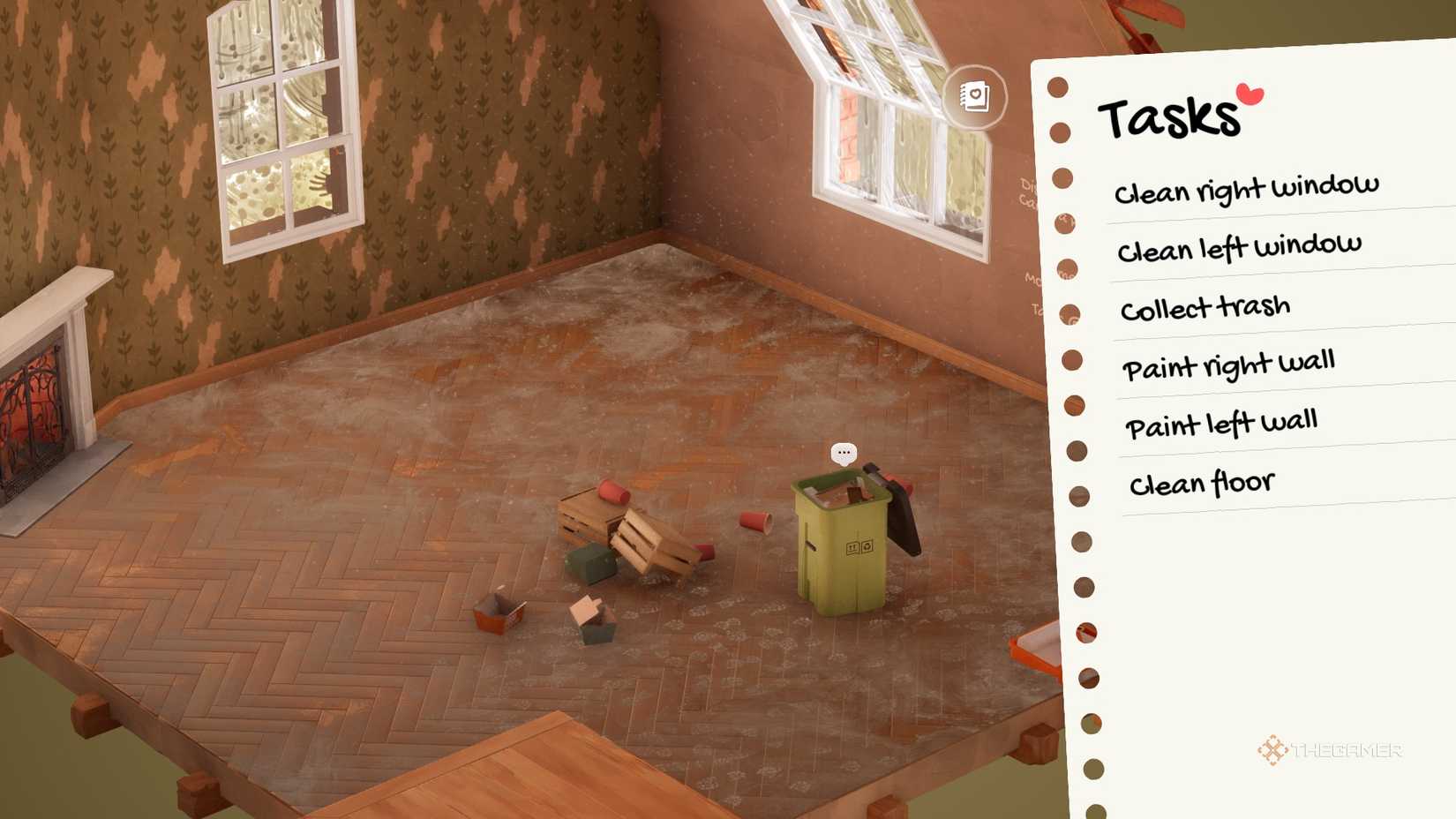Click the orange paint tray at the edge
The width and height of the screenshot is (1456, 819).
tap(1037, 644)
